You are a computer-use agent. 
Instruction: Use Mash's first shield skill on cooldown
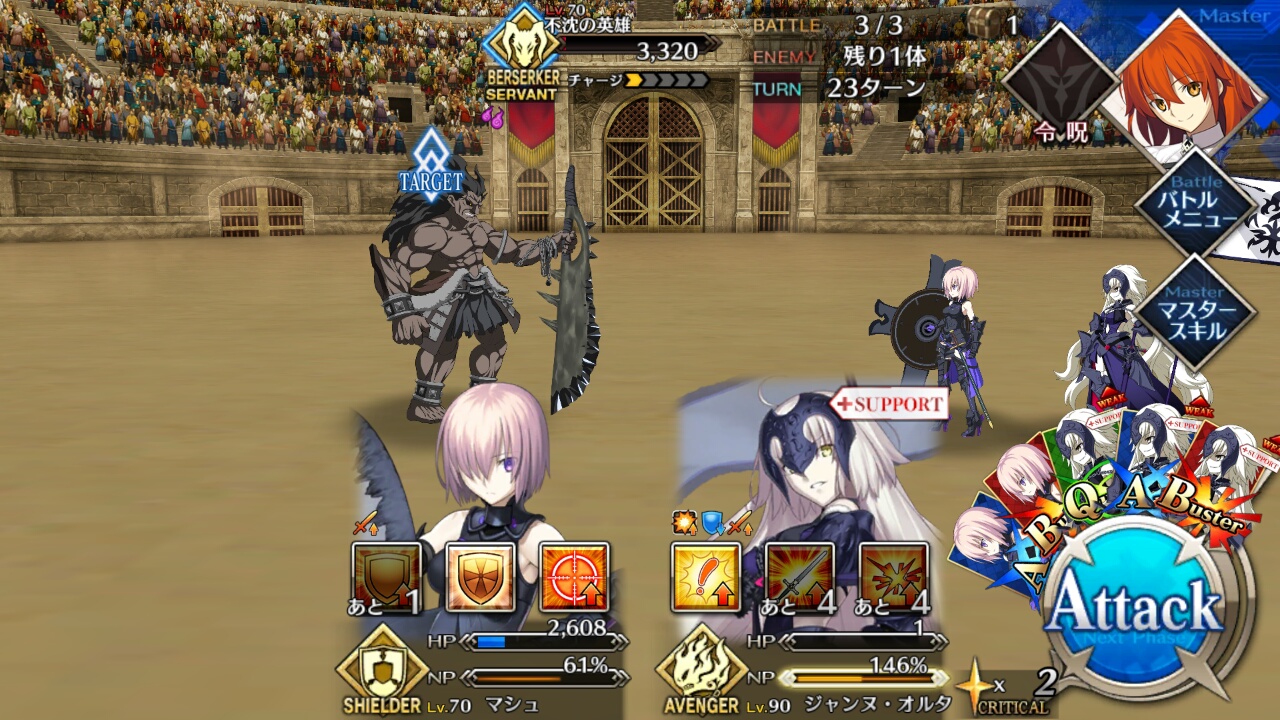(x=387, y=577)
